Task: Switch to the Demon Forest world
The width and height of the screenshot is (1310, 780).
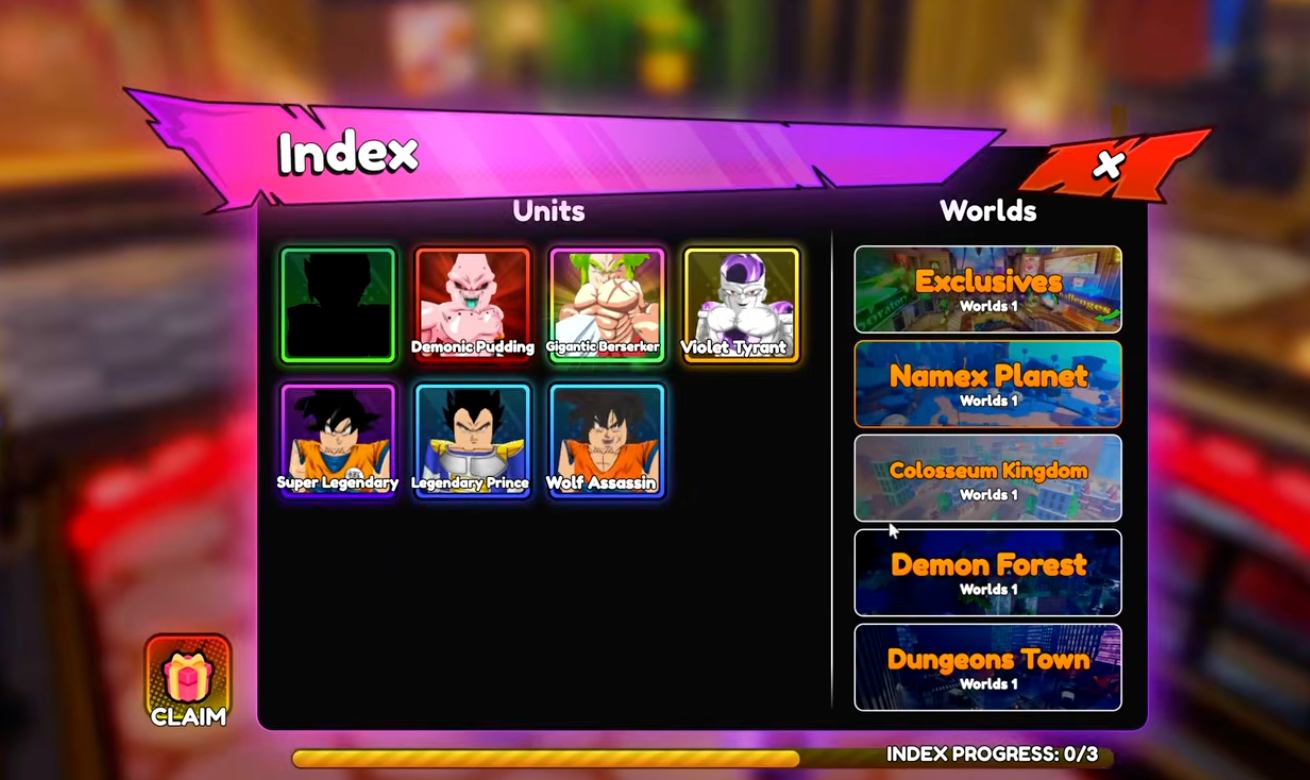Action: click(987, 572)
